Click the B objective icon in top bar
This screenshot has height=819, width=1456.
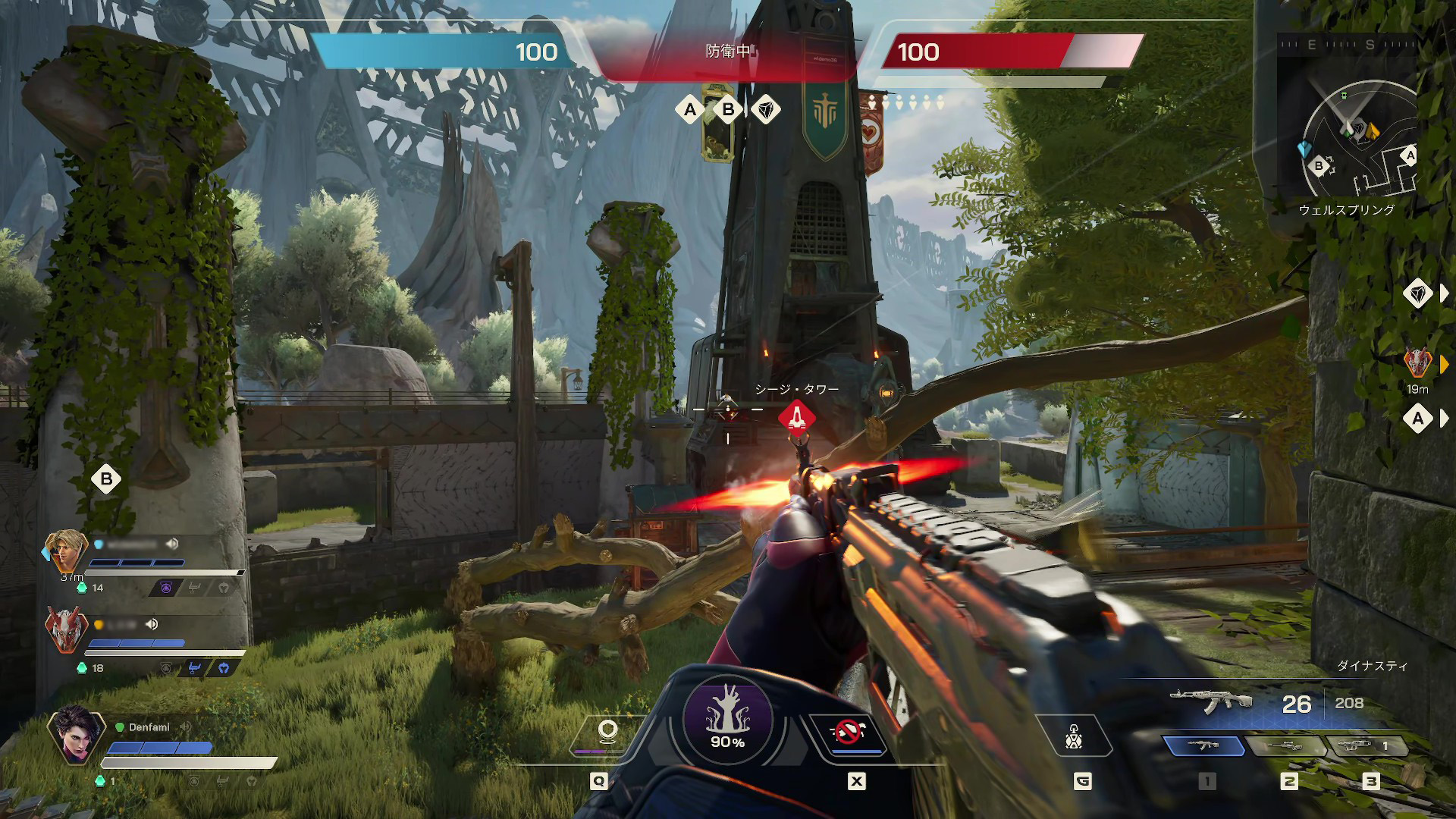pos(728,110)
